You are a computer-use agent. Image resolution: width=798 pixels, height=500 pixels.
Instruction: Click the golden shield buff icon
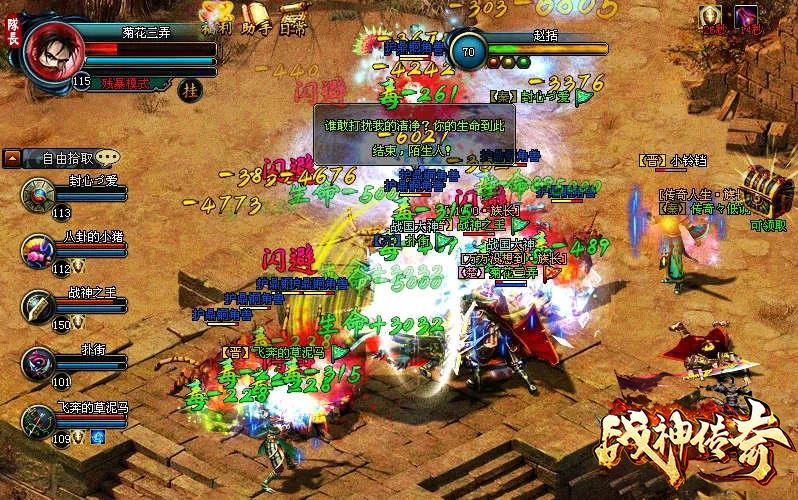tap(711, 15)
